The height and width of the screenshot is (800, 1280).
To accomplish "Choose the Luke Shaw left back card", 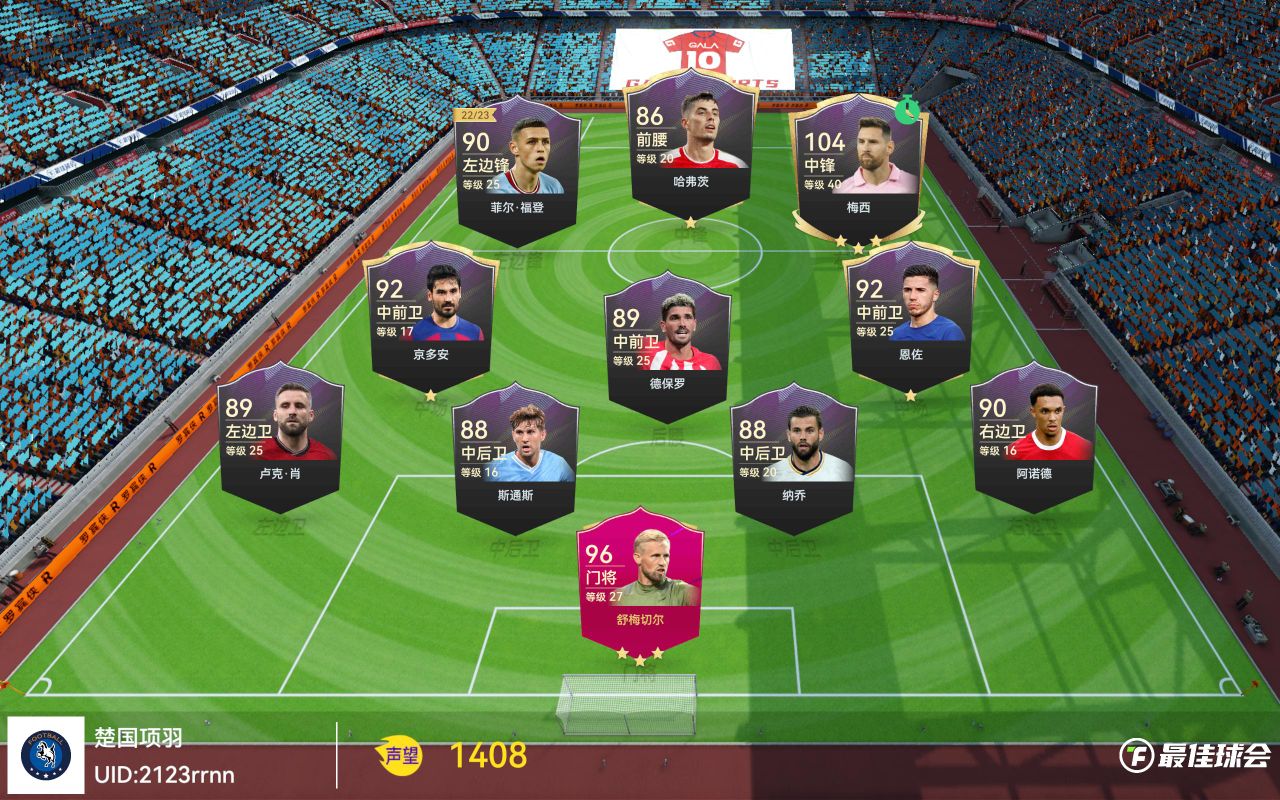I will 280,435.
